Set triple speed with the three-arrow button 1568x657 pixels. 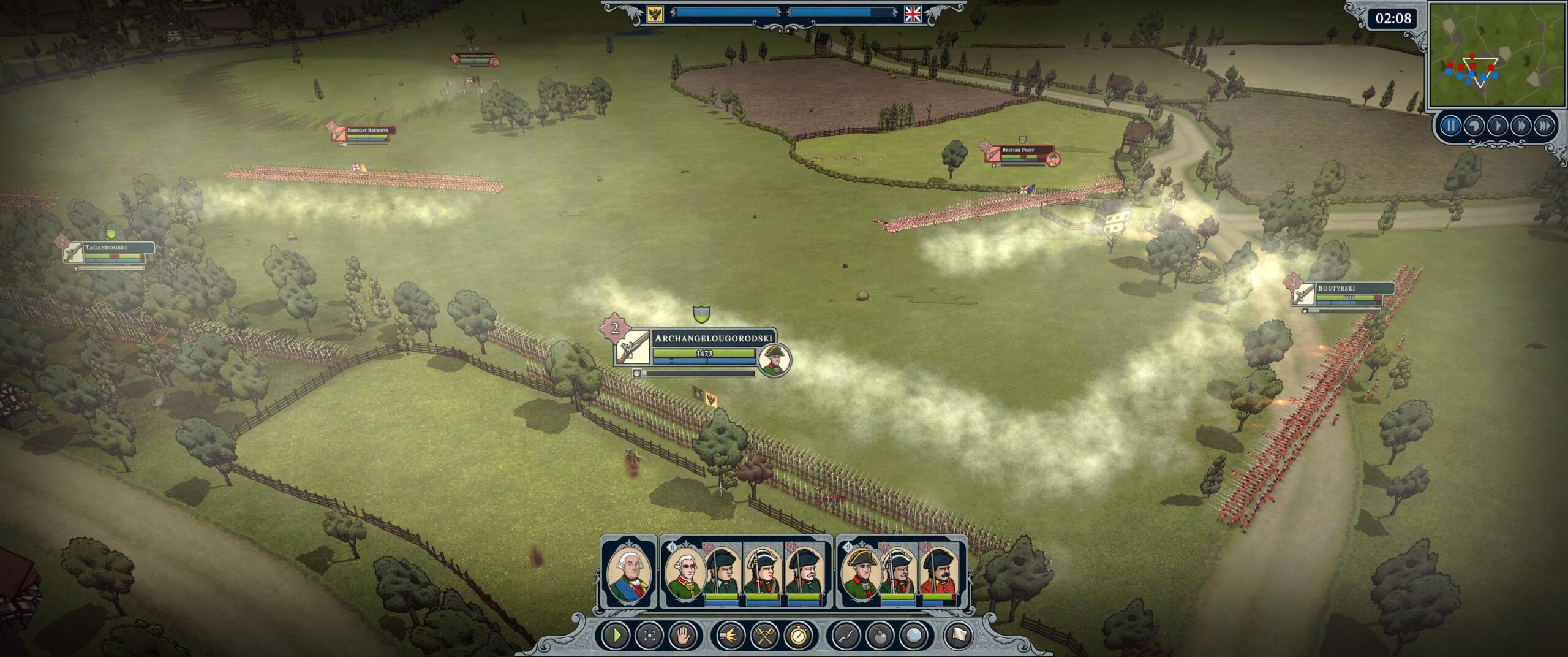(1545, 126)
